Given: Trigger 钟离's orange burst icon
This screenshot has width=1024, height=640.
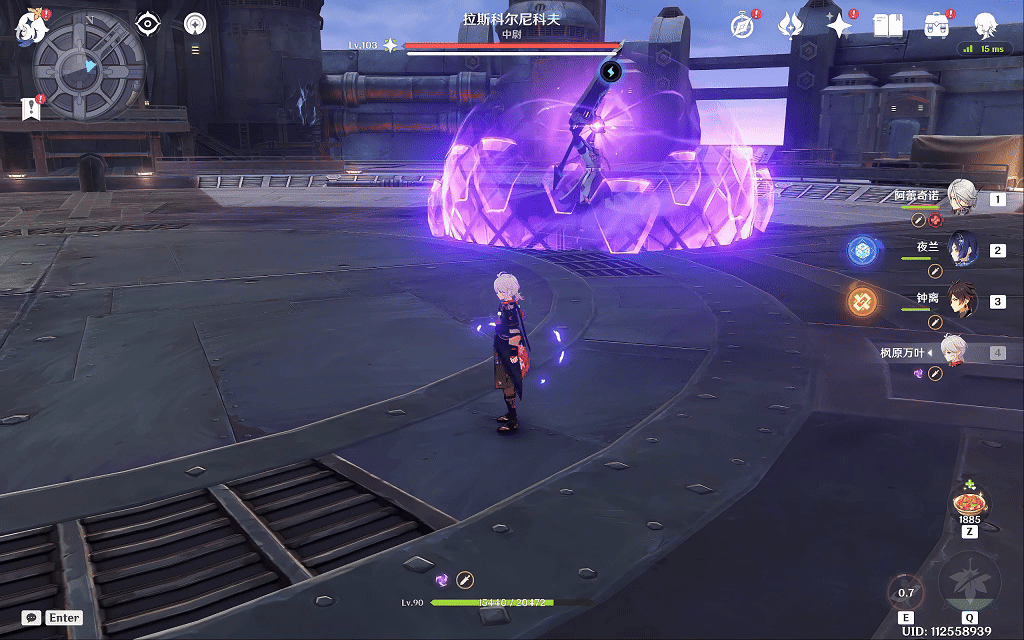Looking at the screenshot, I should pos(861,301).
